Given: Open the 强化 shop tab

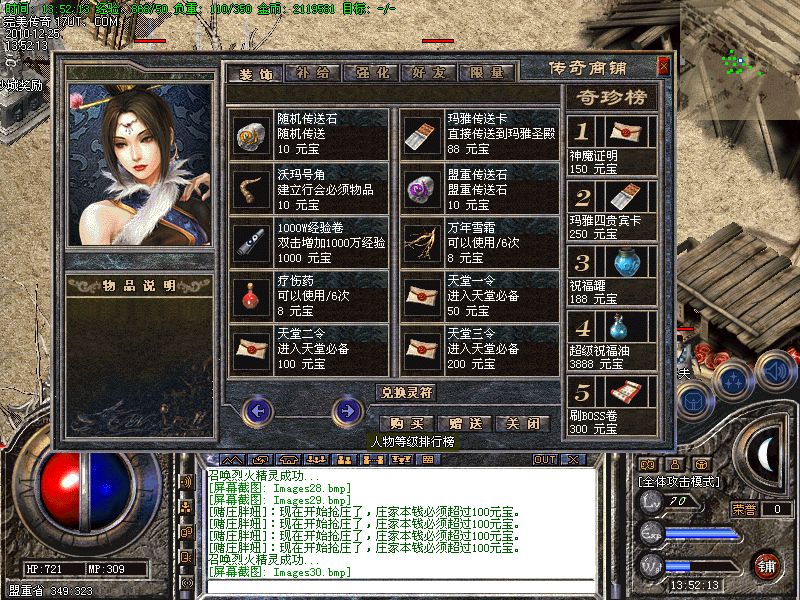Looking at the screenshot, I should [370, 72].
